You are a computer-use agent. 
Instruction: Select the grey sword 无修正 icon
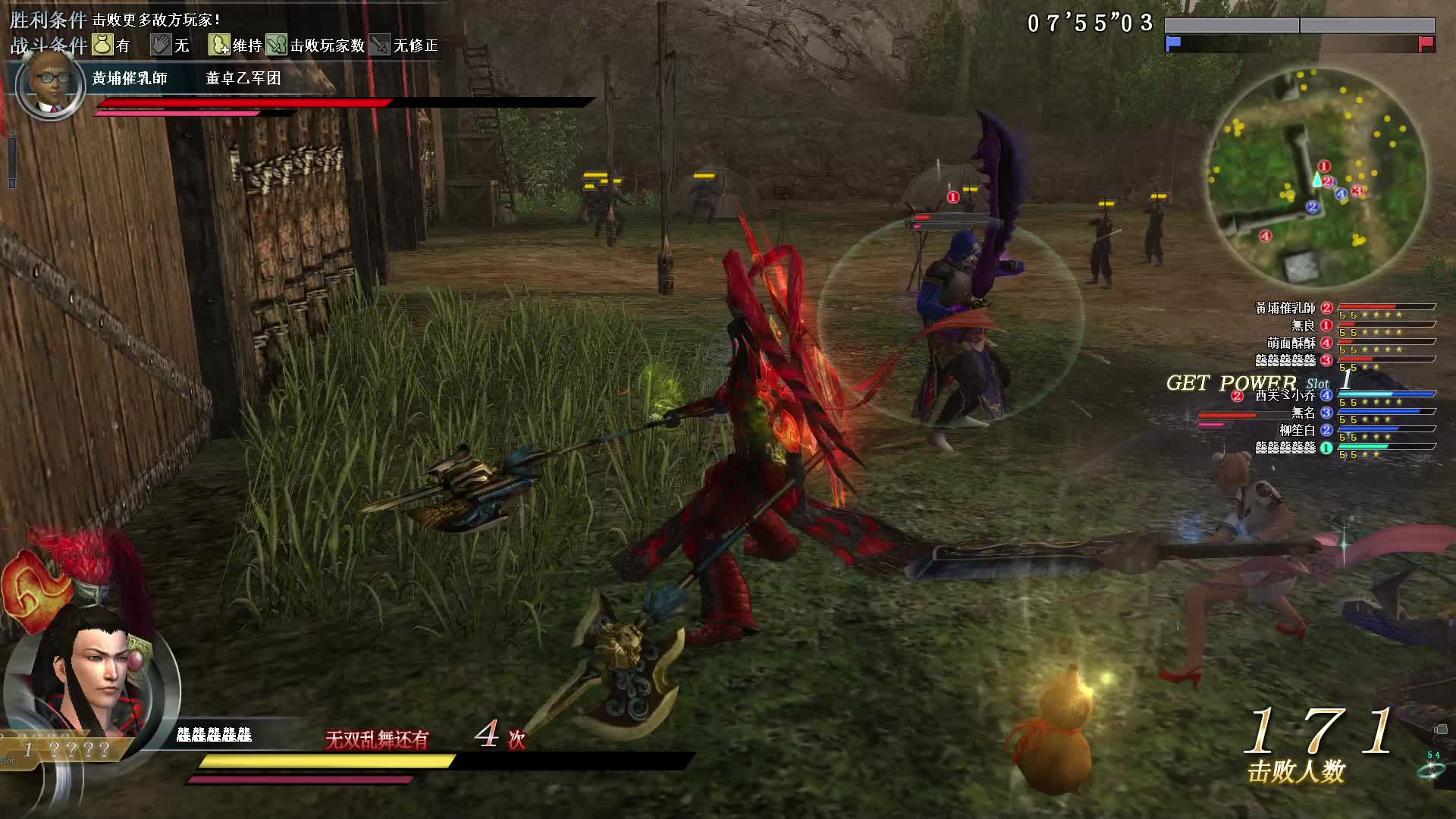380,45
